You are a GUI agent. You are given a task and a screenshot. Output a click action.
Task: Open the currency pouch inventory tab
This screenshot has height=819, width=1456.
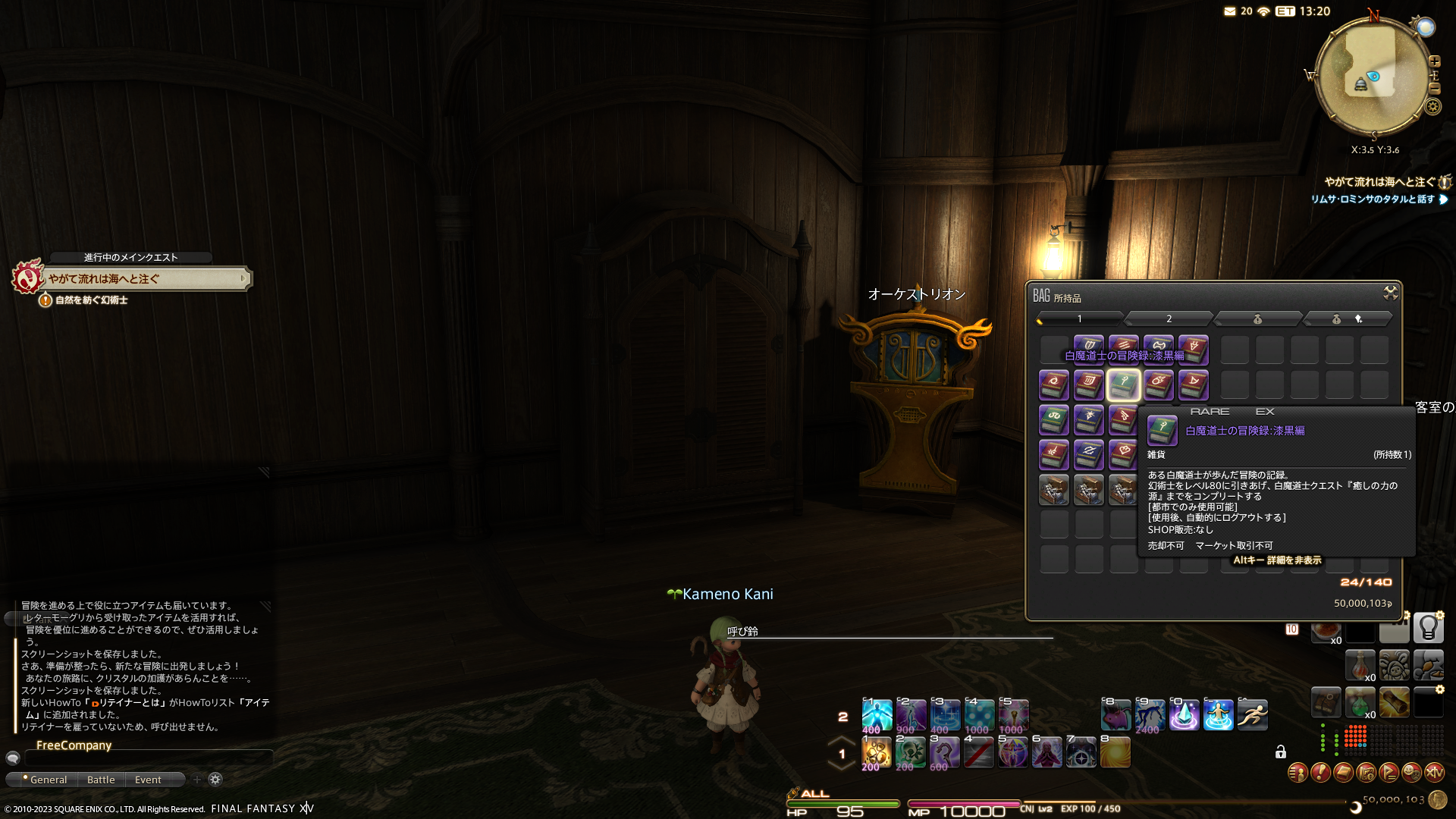[x=1257, y=318]
